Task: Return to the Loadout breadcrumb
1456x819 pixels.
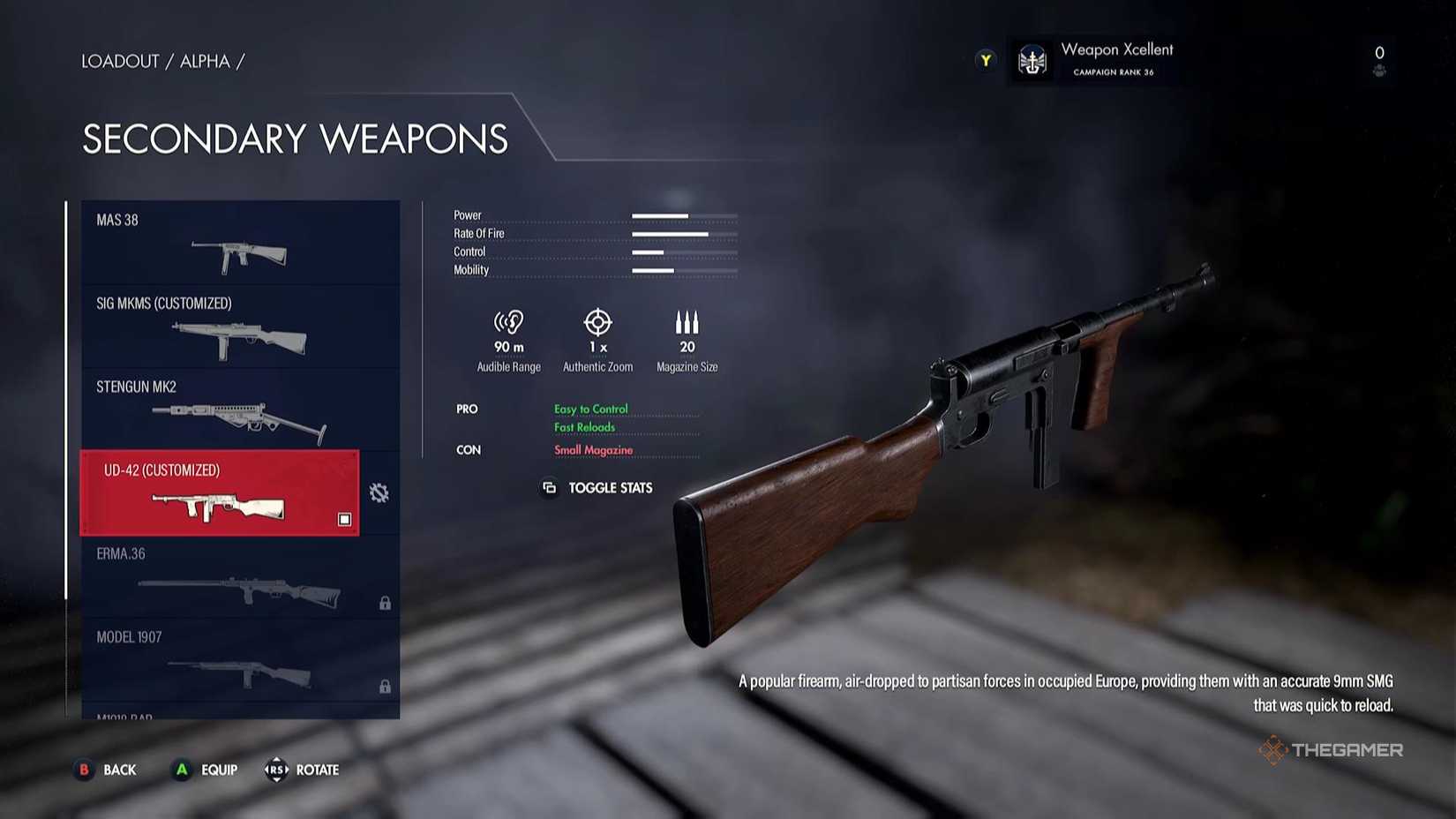Action: click(x=120, y=61)
